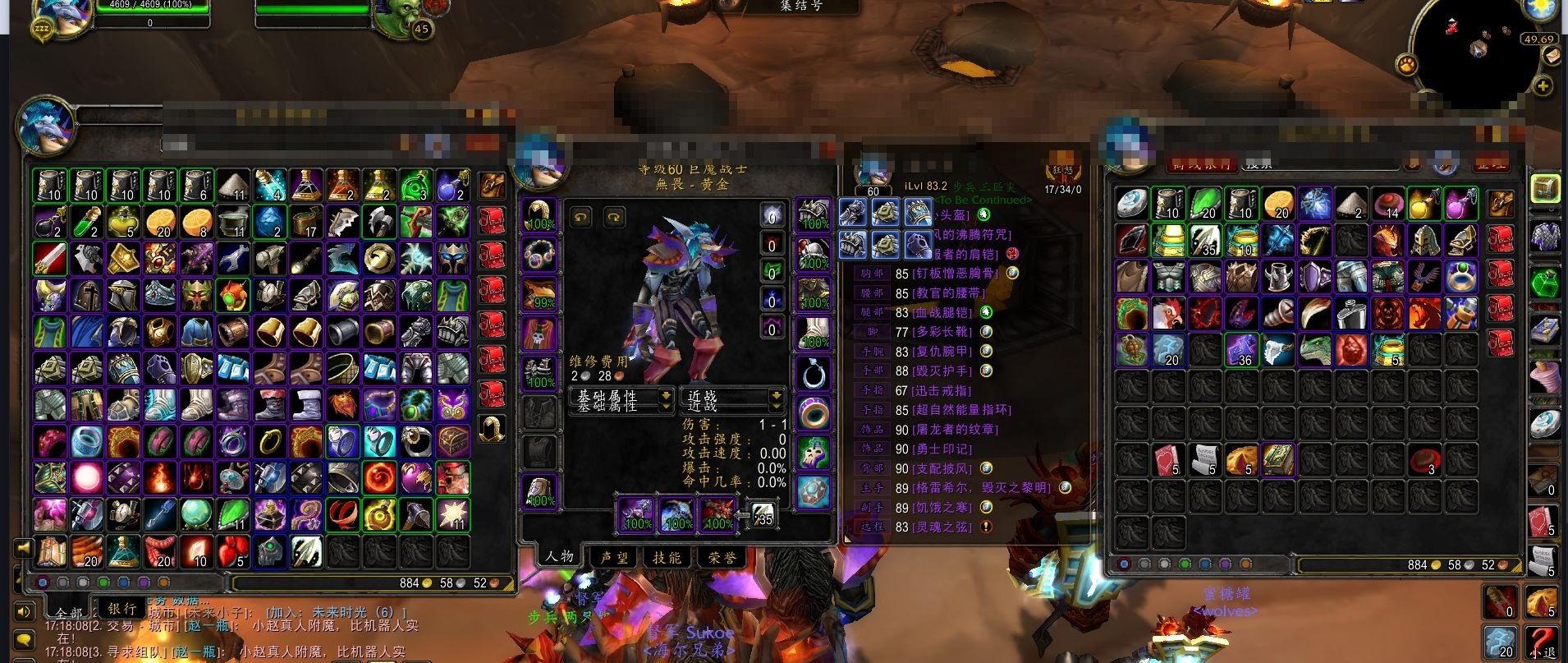Select the pink glowing orb in bag
The height and width of the screenshot is (663, 1568).
[86, 477]
